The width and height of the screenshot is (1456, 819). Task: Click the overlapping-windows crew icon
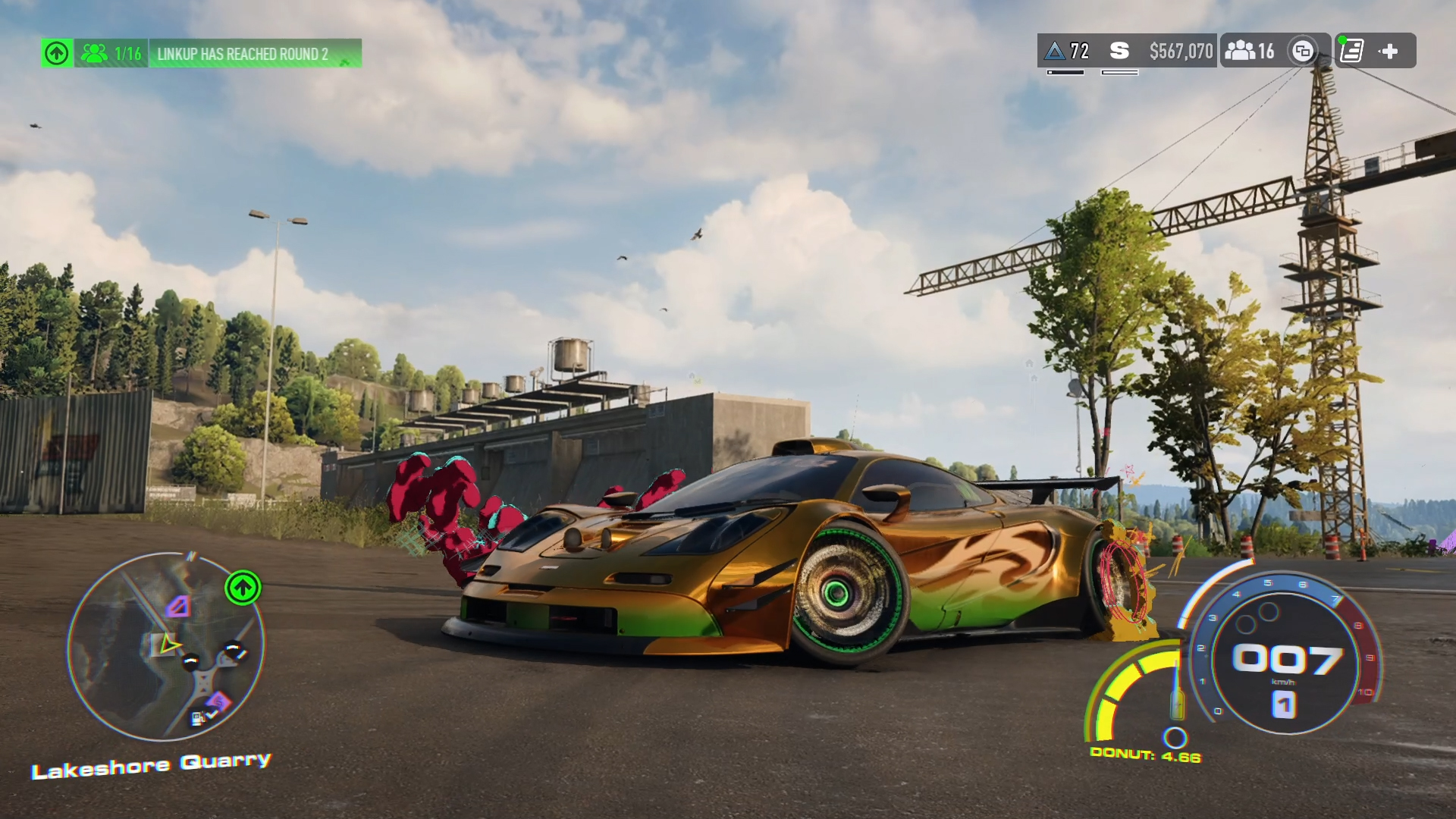point(1303,51)
